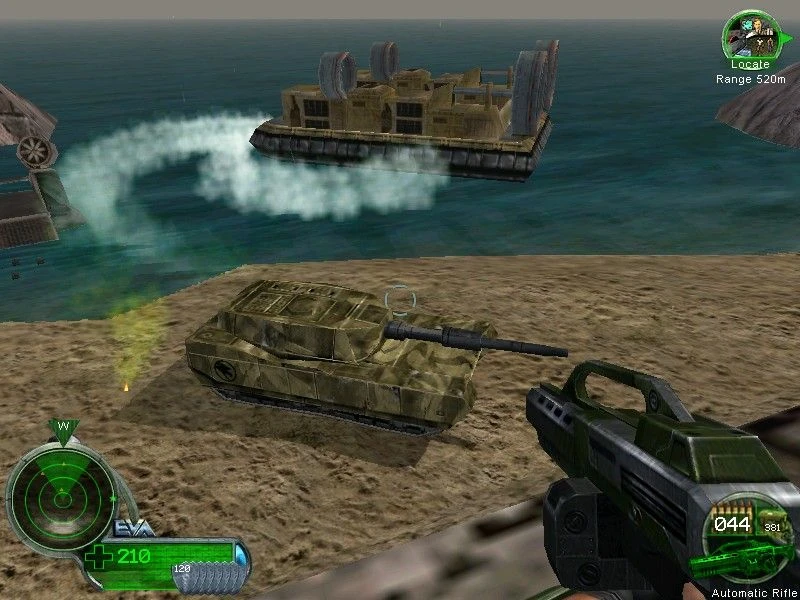
Task: Select the Locate objective icon
Action: tap(742, 35)
